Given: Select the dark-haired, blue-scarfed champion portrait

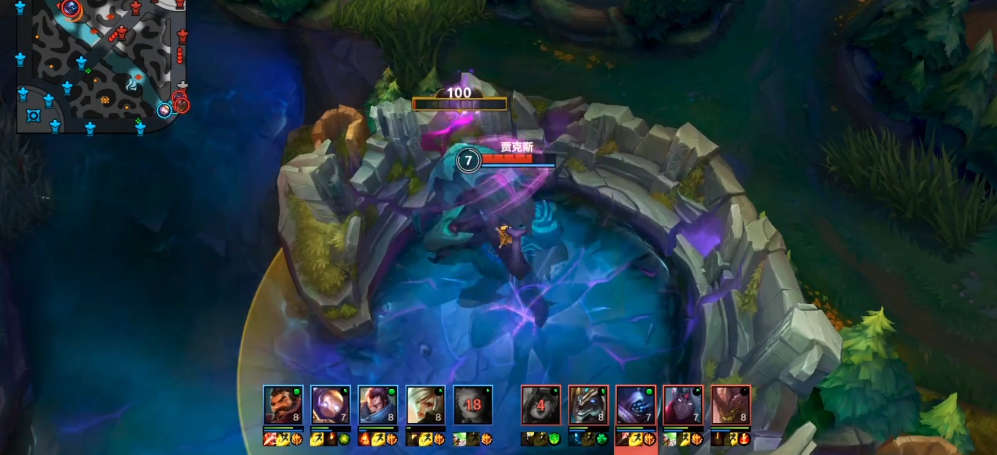Looking at the screenshot, I should [377, 405].
